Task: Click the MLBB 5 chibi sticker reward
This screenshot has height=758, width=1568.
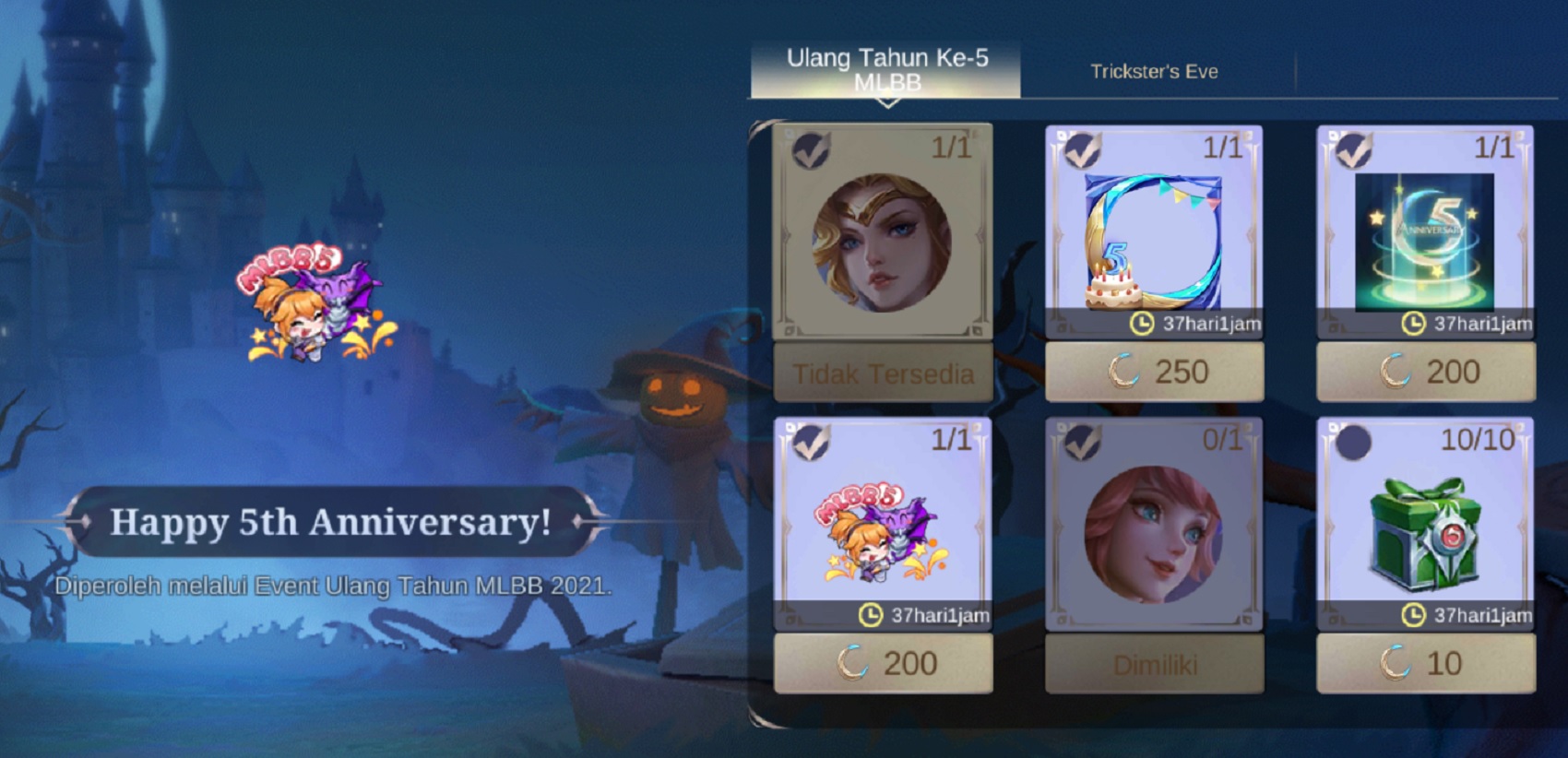Action: pos(881,535)
